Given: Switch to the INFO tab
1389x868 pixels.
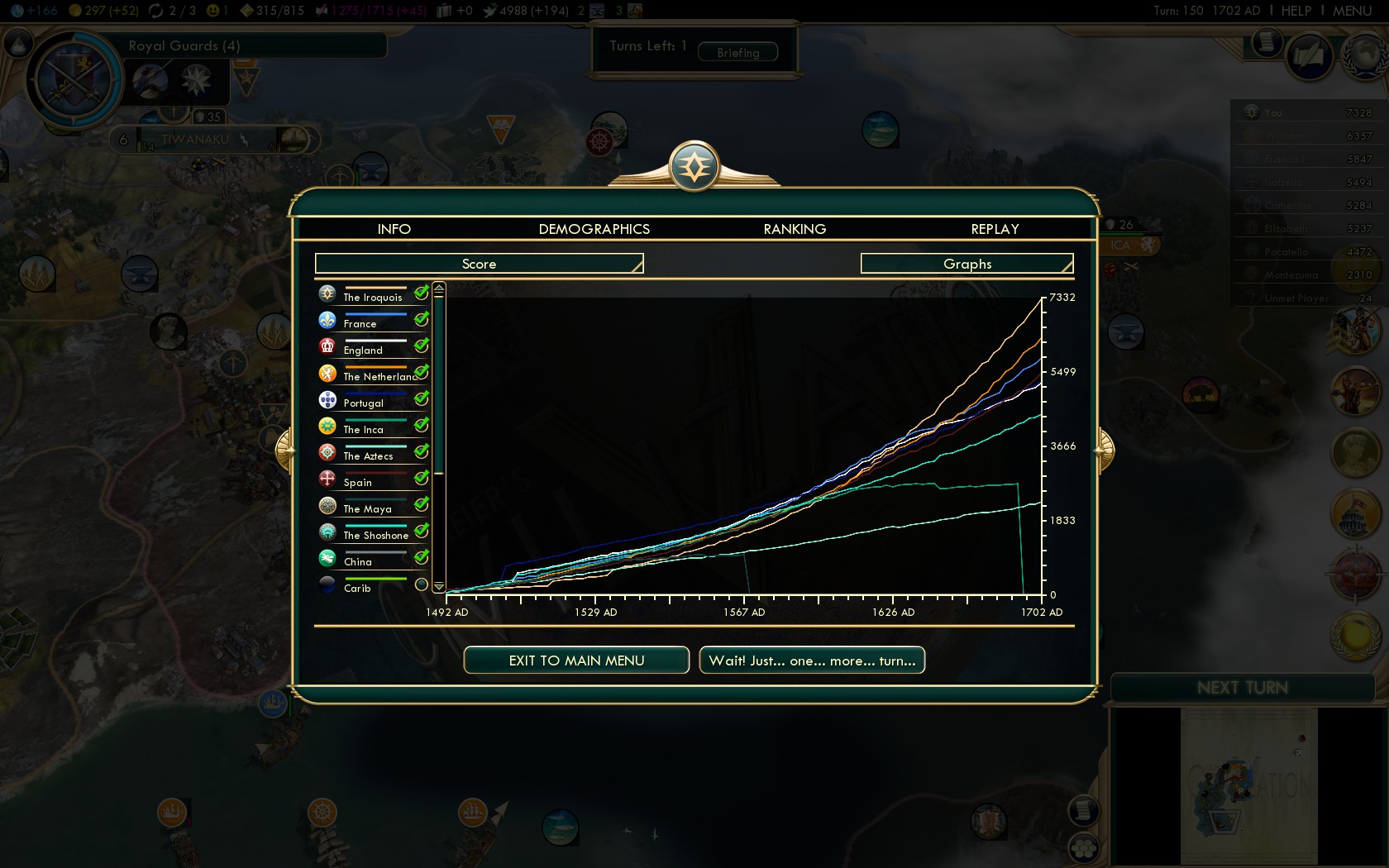Looking at the screenshot, I should [394, 229].
